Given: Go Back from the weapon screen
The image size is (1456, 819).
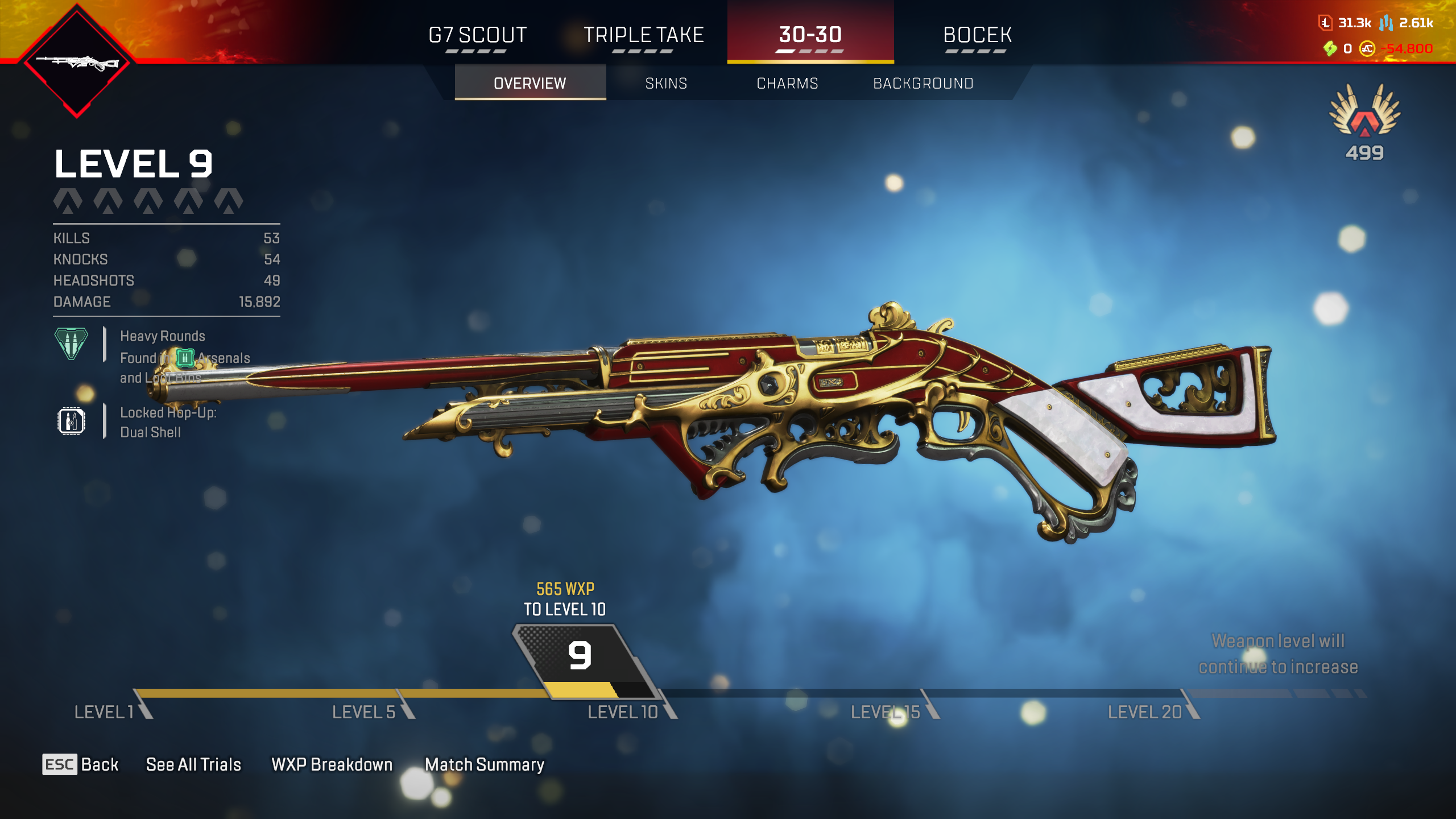Looking at the screenshot, I should (81, 764).
